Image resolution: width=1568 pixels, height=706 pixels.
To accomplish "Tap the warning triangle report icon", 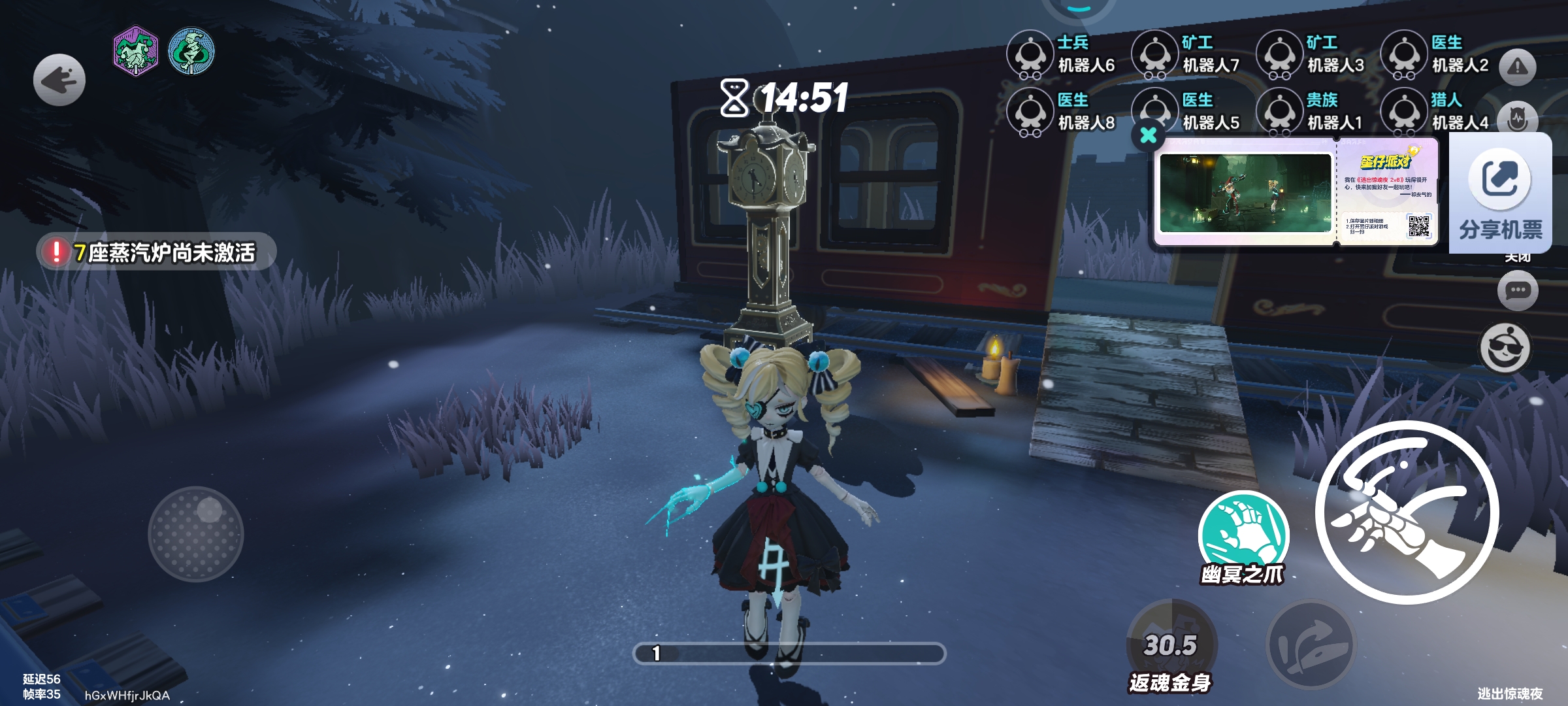I will click(x=1517, y=67).
